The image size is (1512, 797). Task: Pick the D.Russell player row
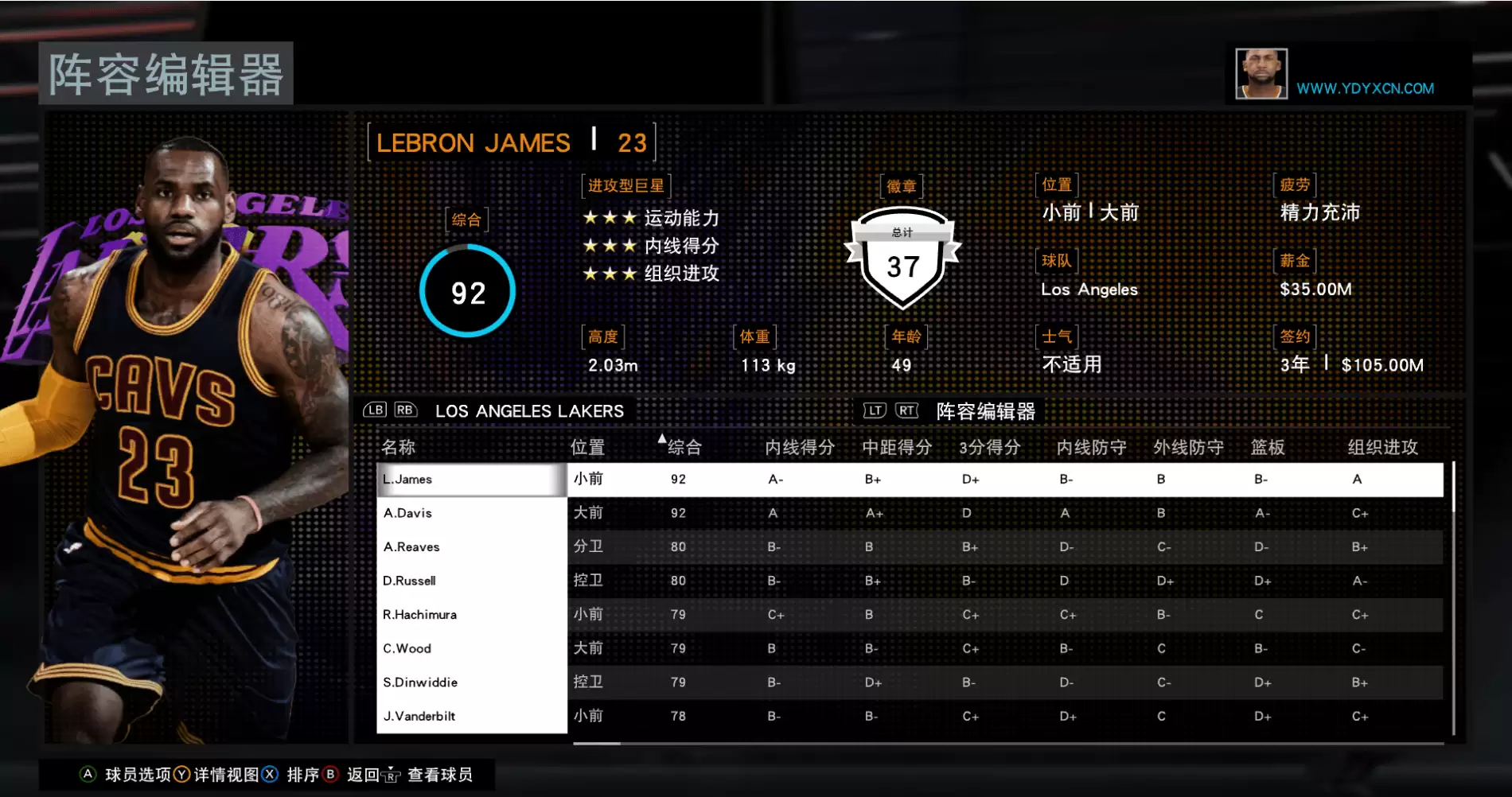click(471, 581)
